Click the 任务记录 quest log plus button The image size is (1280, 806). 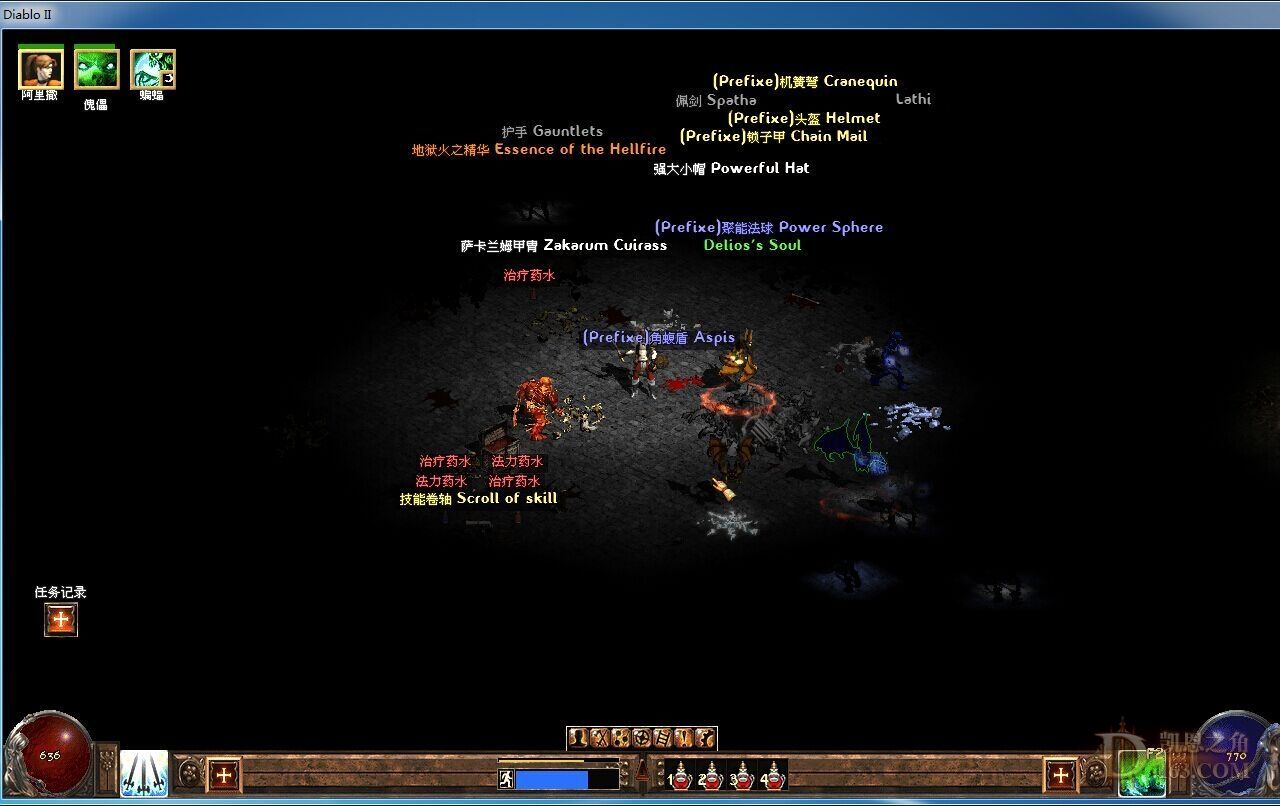pyautogui.click(x=61, y=620)
